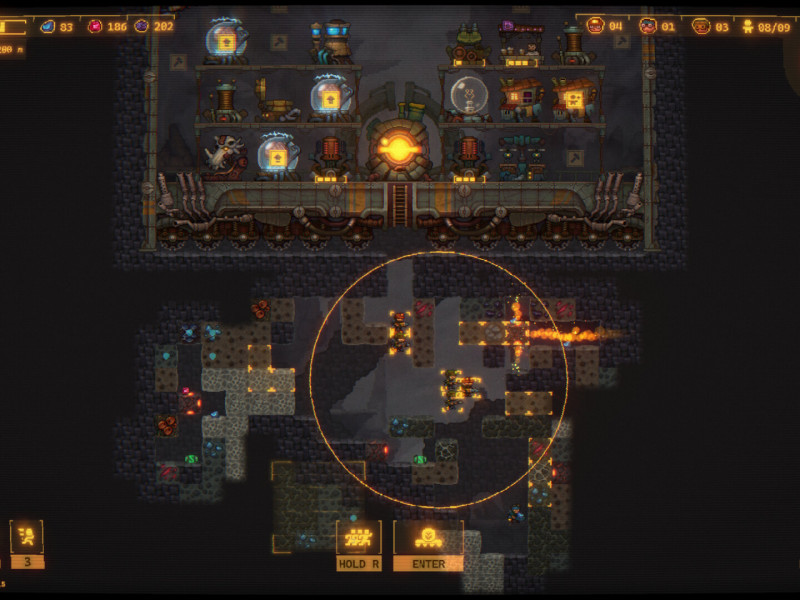This screenshot has height=600, width=800.
Task: Activate the robot-on-platform icon above ENTER
Action: coord(428,537)
